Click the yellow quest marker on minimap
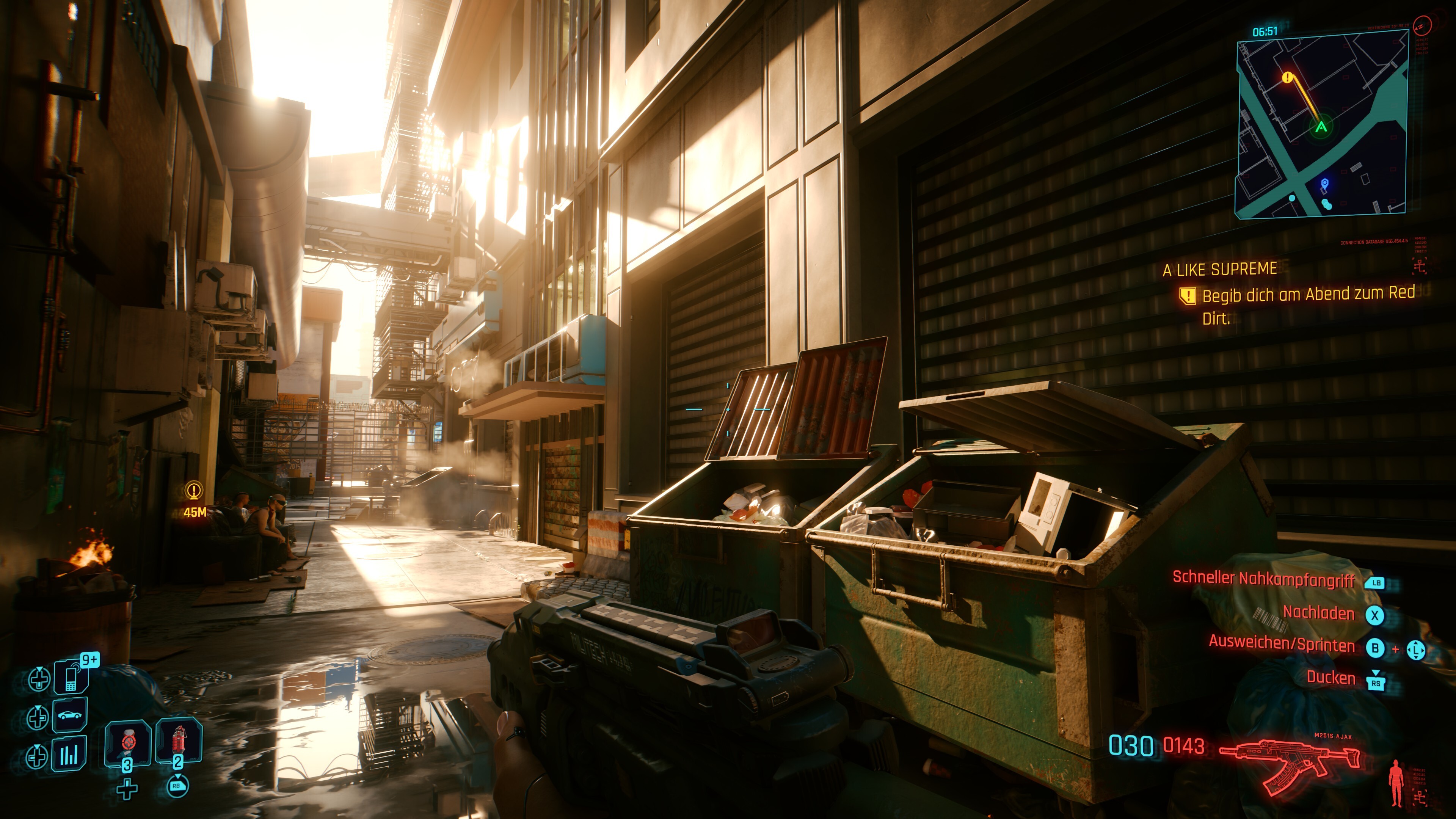The width and height of the screenshot is (1456, 819). click(1288, 77)
